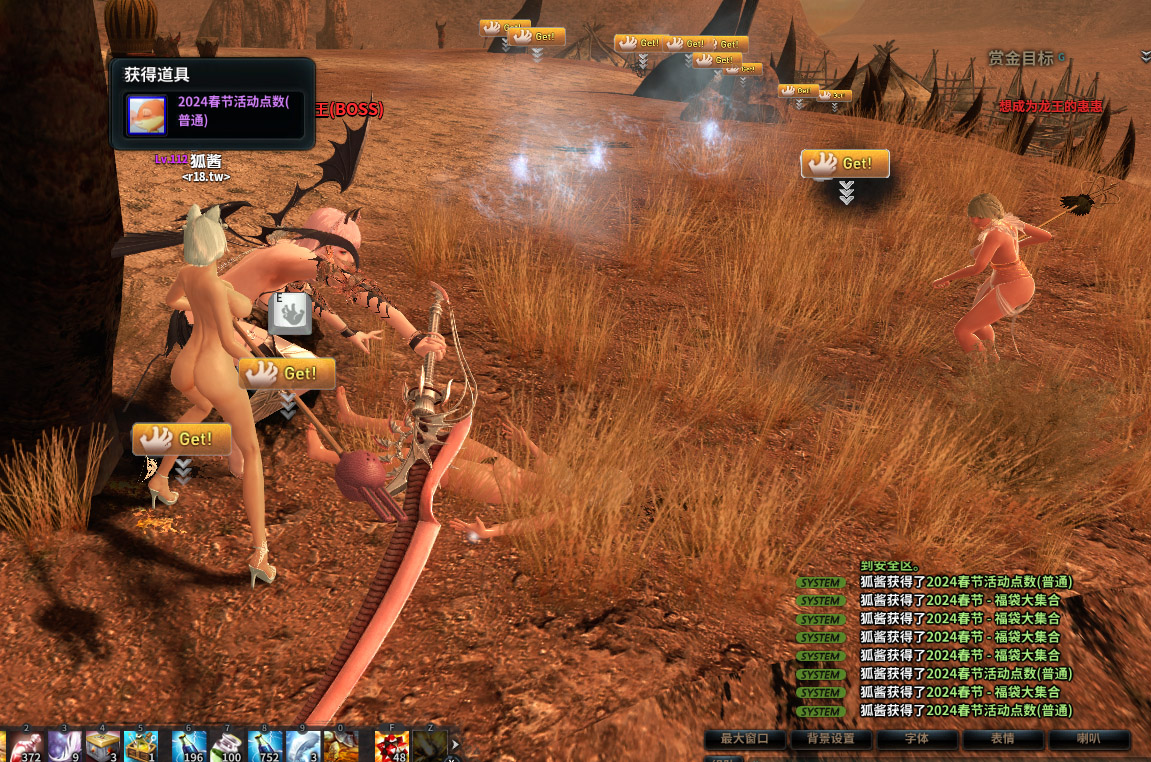This screenshot has width=1151, height=762.
Task: Use the green jar with 100 count
Action: pos(228,747)
